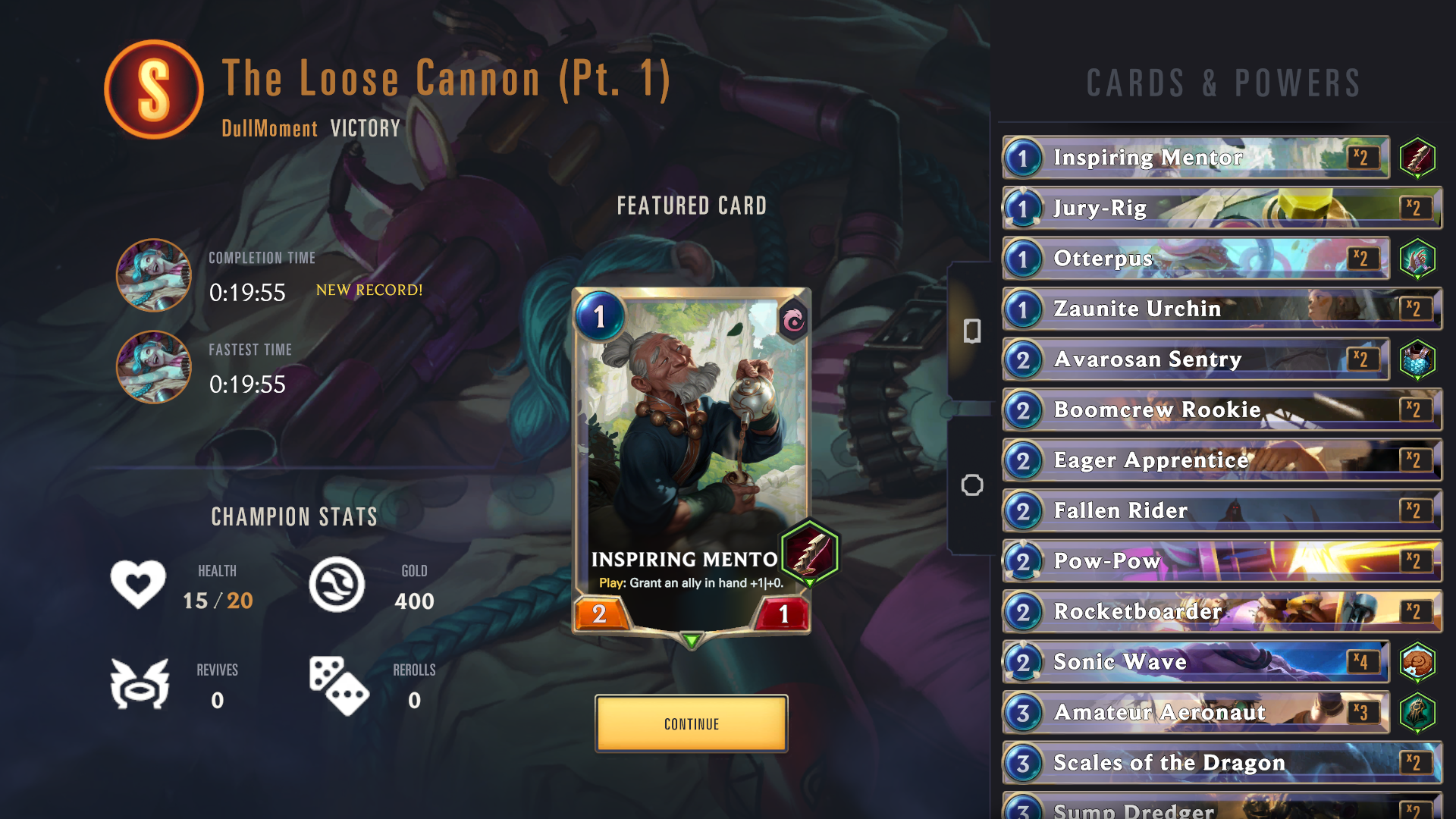Screen dimensions: 1456x819
Task: Select Avarosan Sentry in the list
Action: click(x=1195, y=359)
